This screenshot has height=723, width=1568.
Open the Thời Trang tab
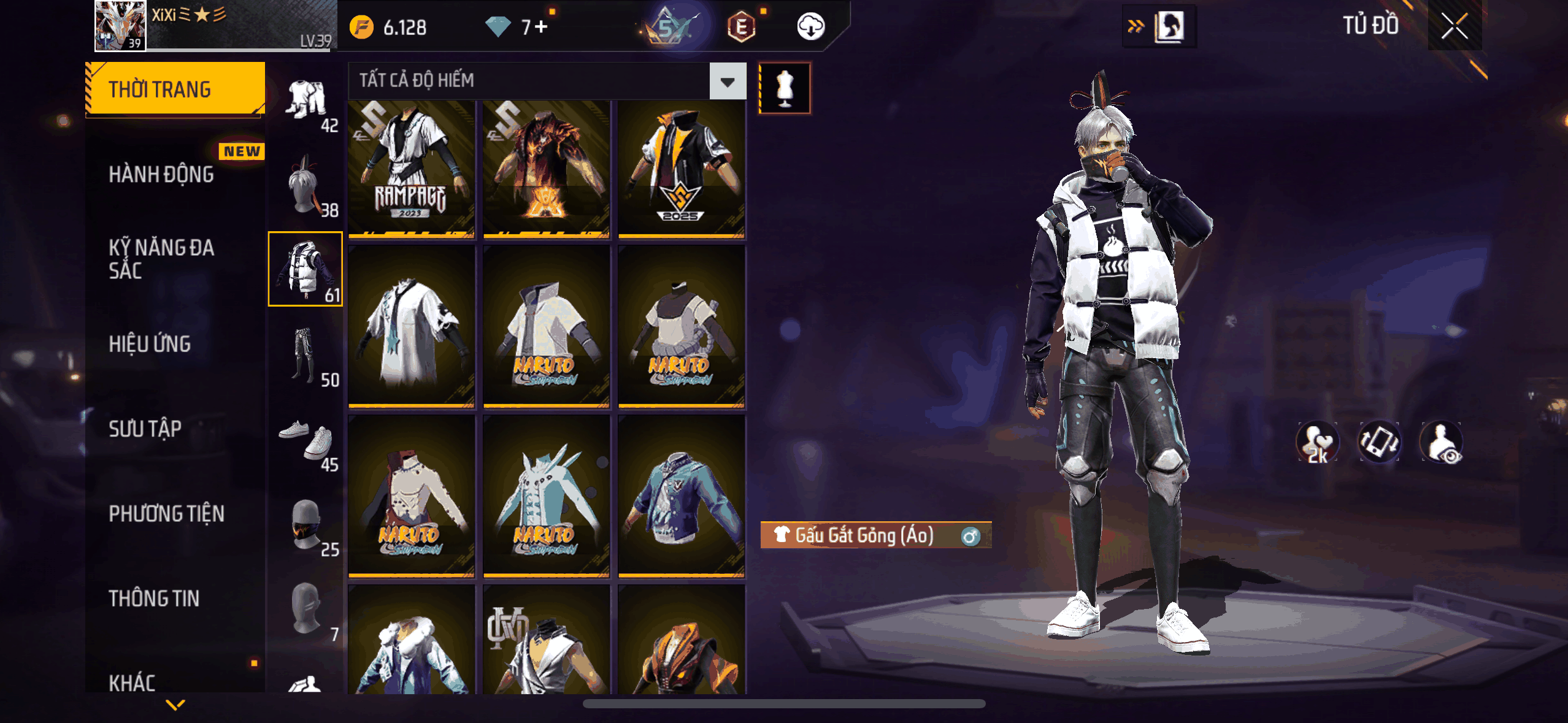click(x=175, y=90)
